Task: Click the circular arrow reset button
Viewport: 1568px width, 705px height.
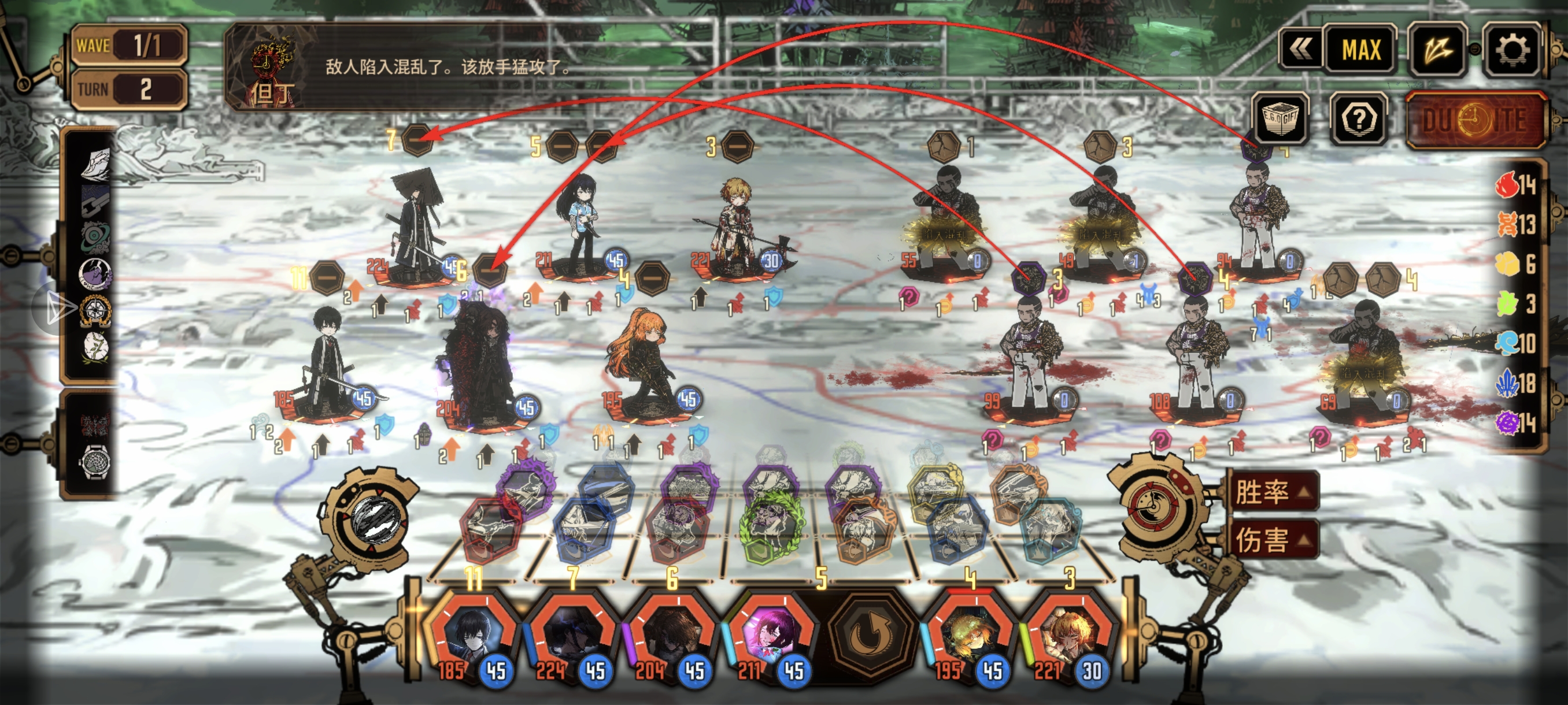Action: point(871,633)
